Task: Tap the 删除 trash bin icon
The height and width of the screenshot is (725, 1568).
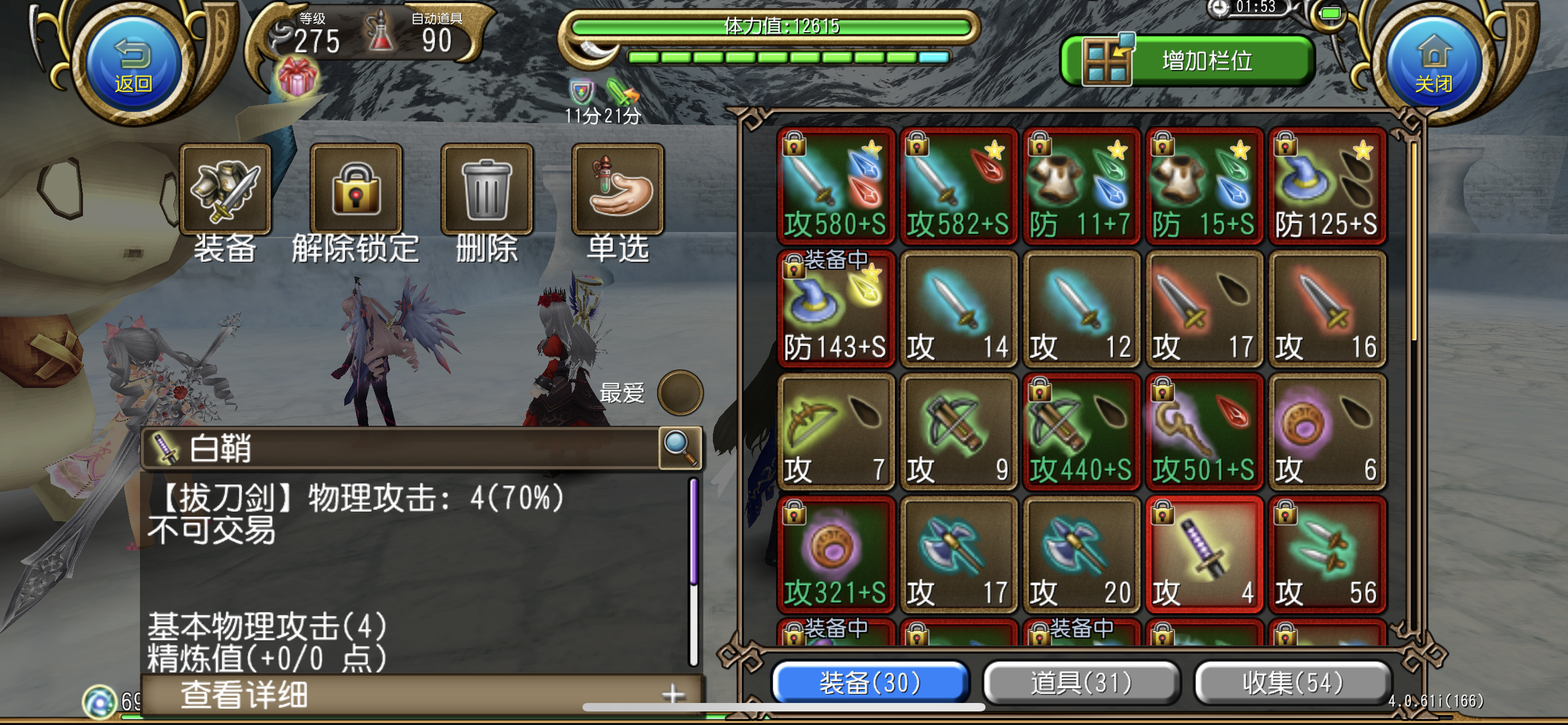Action: [487, 192]
